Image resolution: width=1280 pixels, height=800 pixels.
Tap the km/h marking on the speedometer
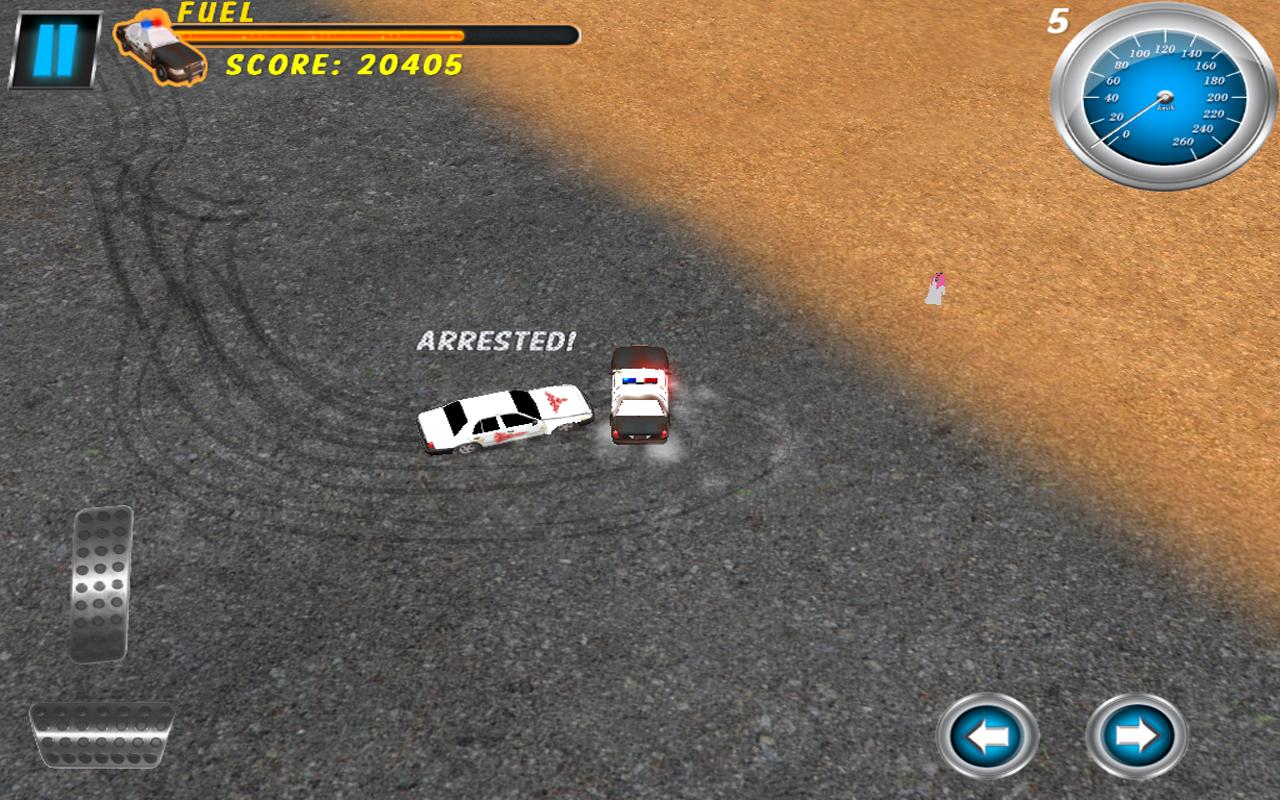pos(1165,107)
